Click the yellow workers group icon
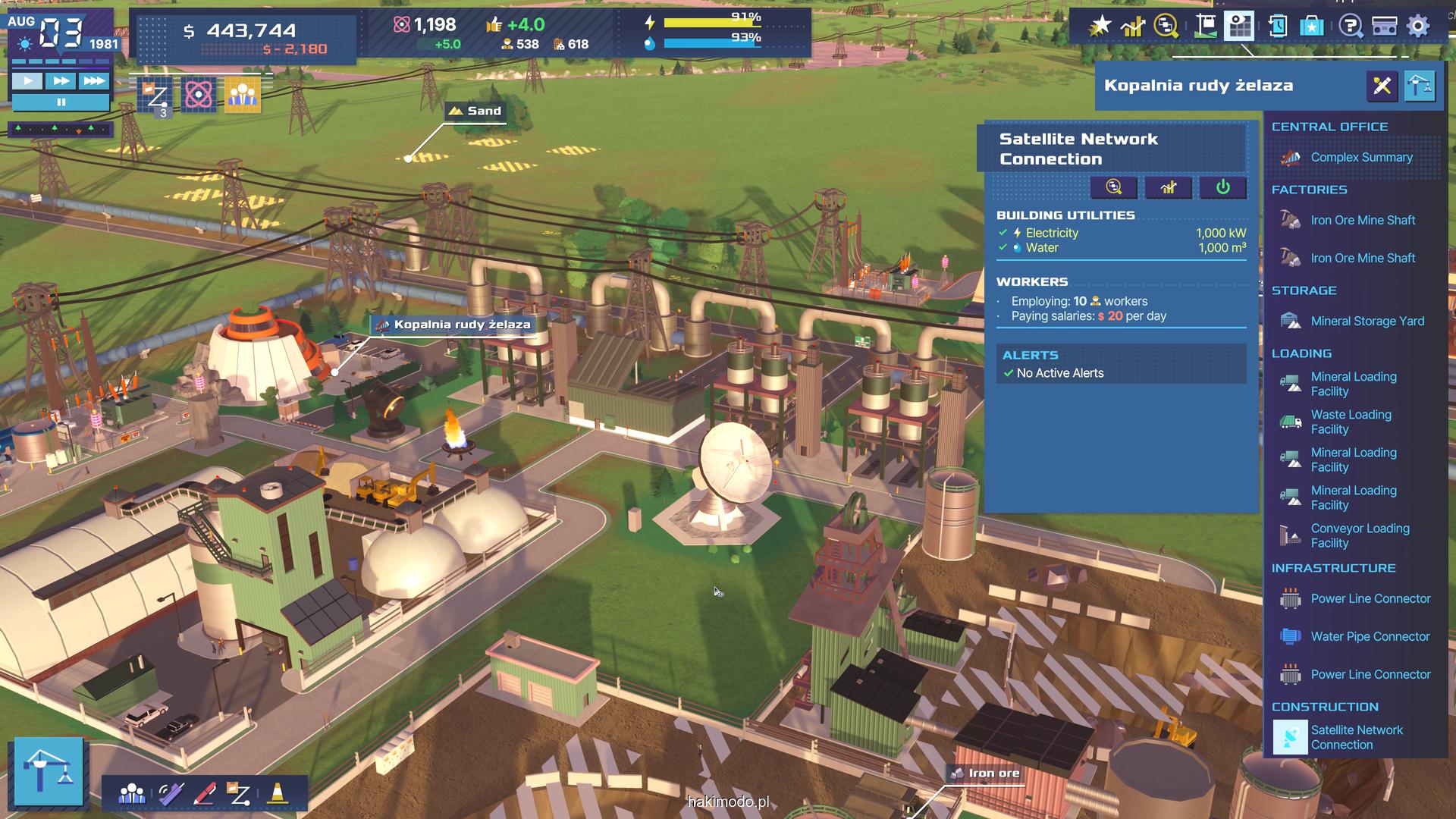The image size is (1456, 819). coord(243,95)
